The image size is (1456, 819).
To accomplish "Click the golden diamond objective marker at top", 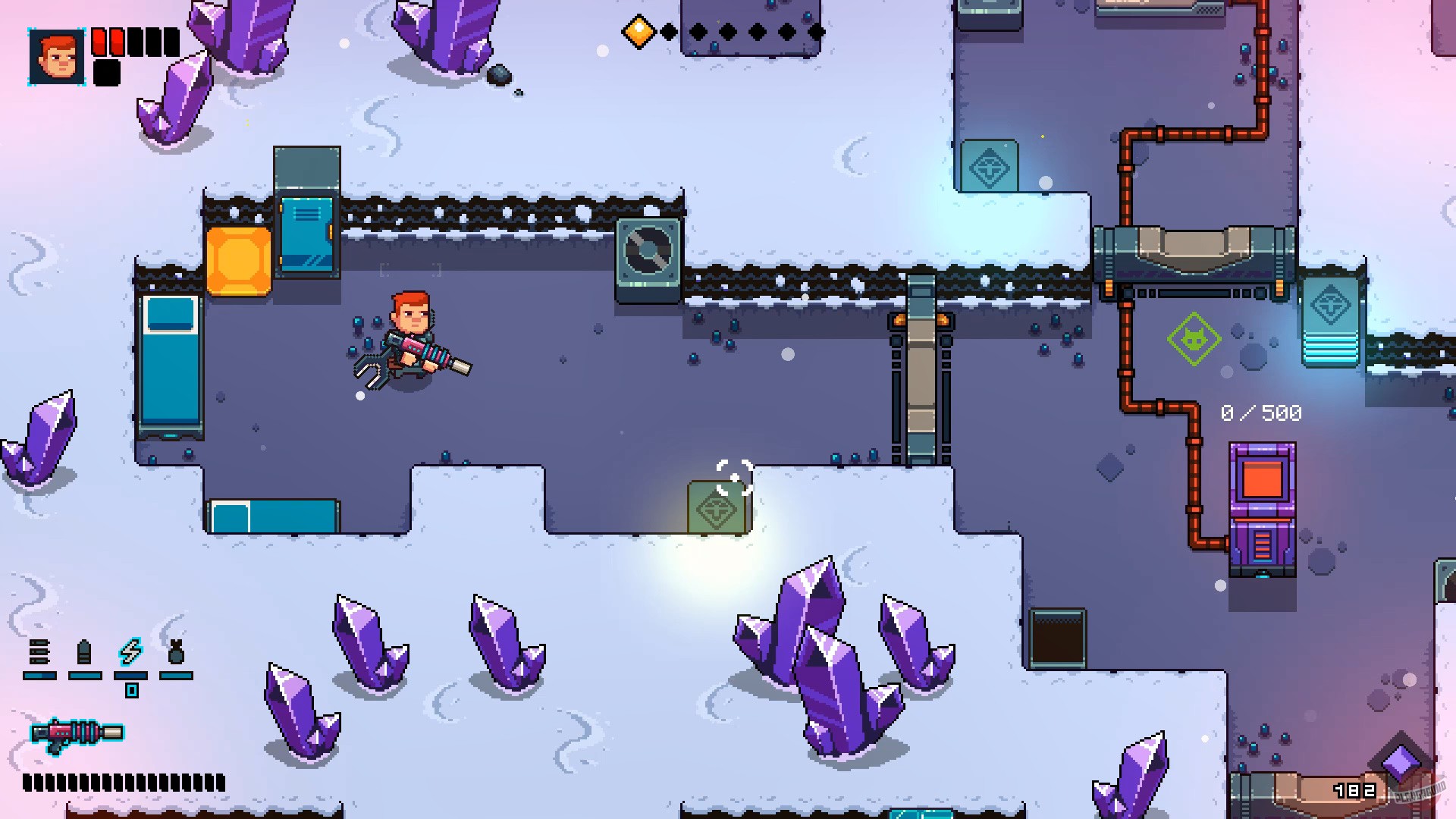I will [637, 30].
